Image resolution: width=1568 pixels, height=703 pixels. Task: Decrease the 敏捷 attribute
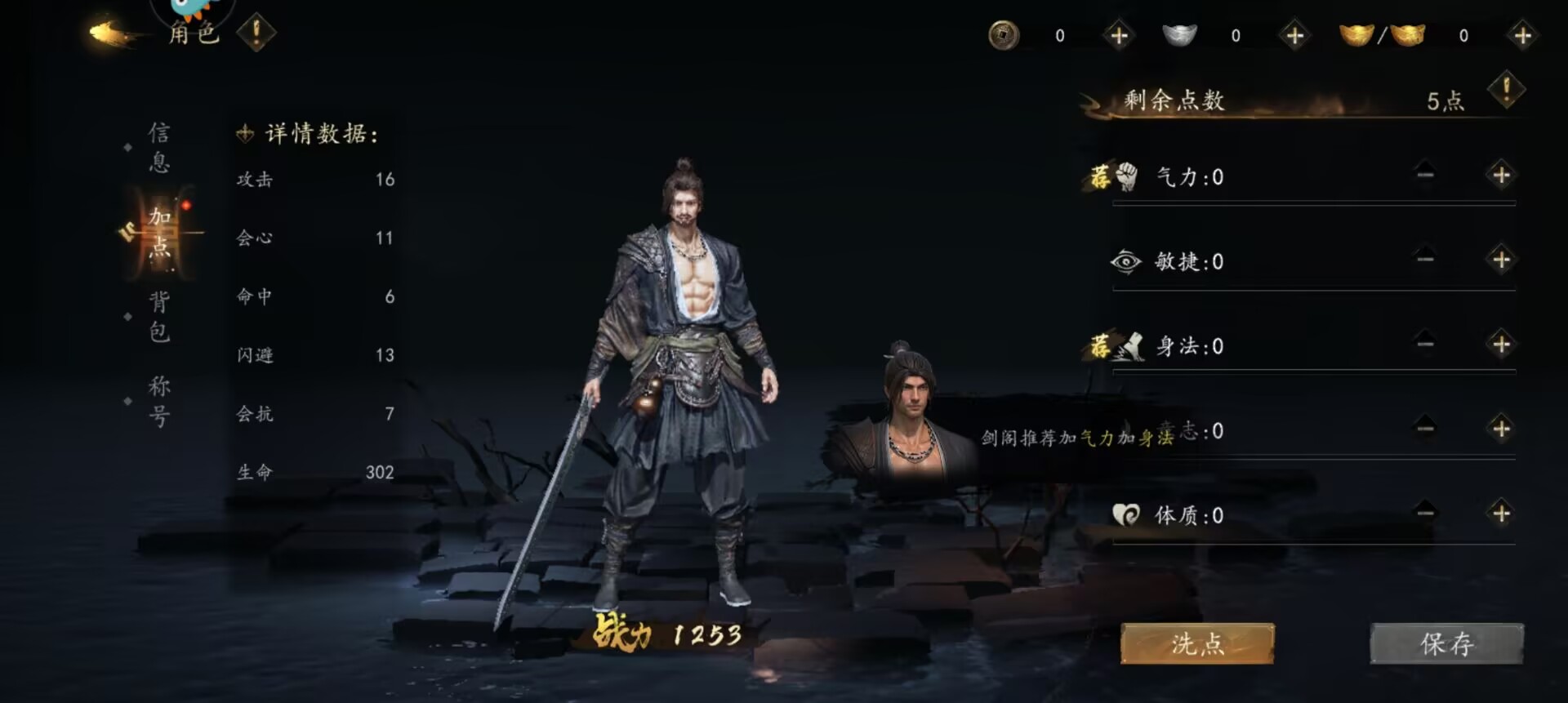click(1425, 260)
